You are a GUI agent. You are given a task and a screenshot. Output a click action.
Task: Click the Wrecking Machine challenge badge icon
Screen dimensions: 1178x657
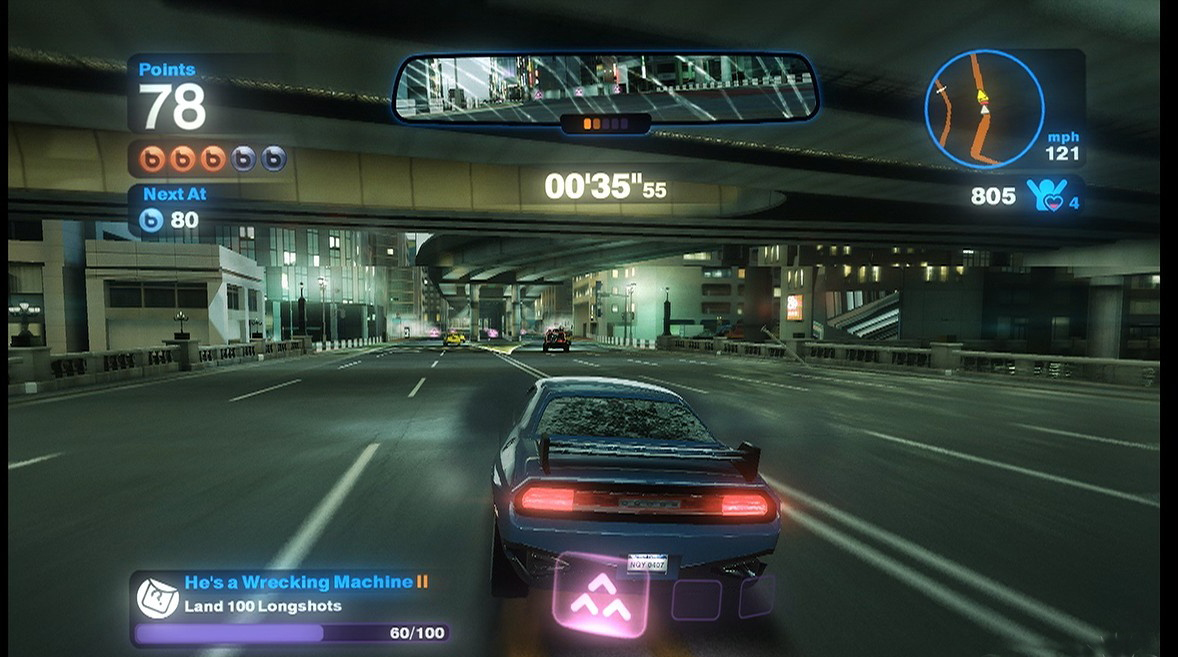tap(157, 597)
